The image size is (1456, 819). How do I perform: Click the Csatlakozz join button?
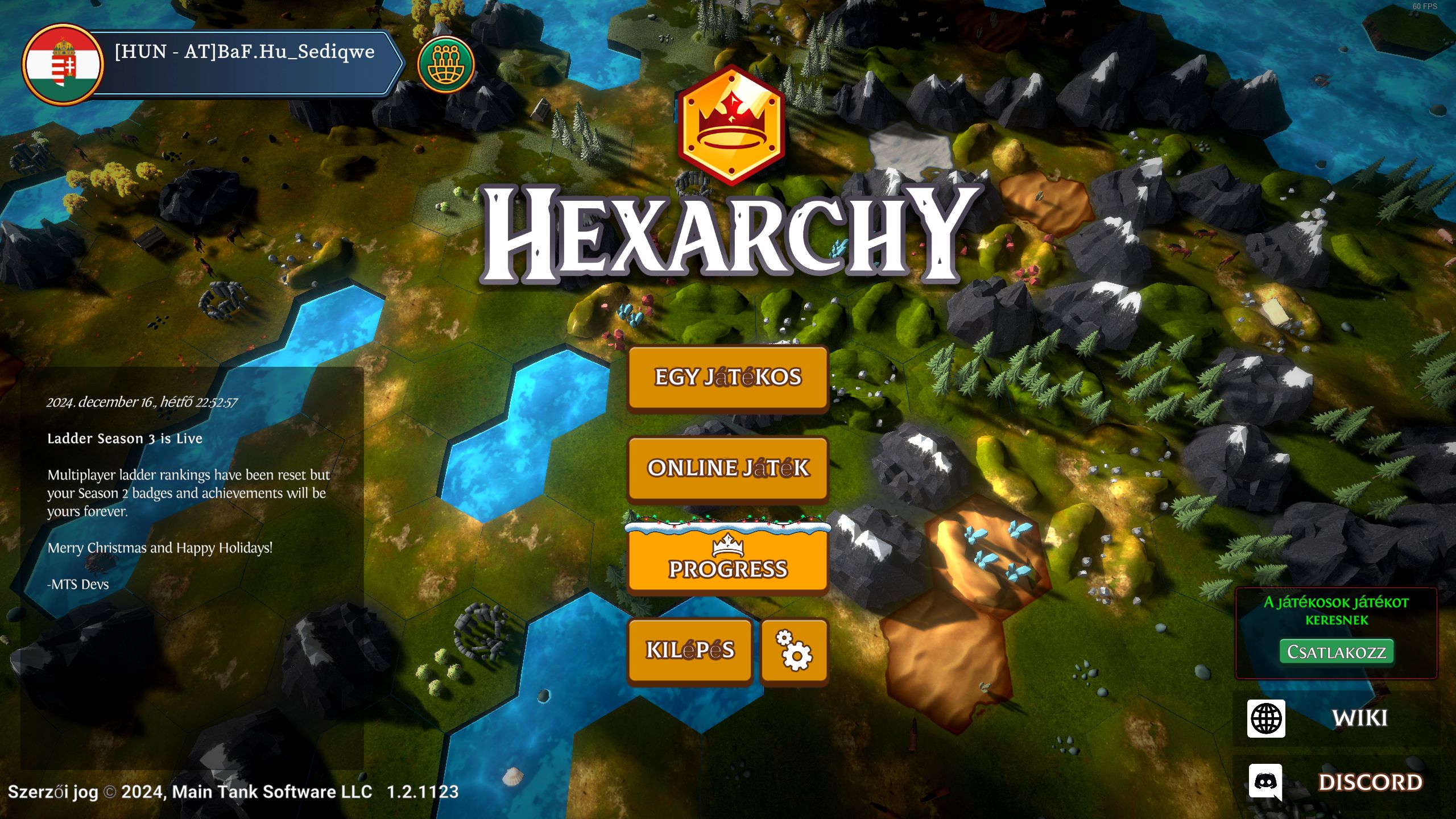[1336, 652]
